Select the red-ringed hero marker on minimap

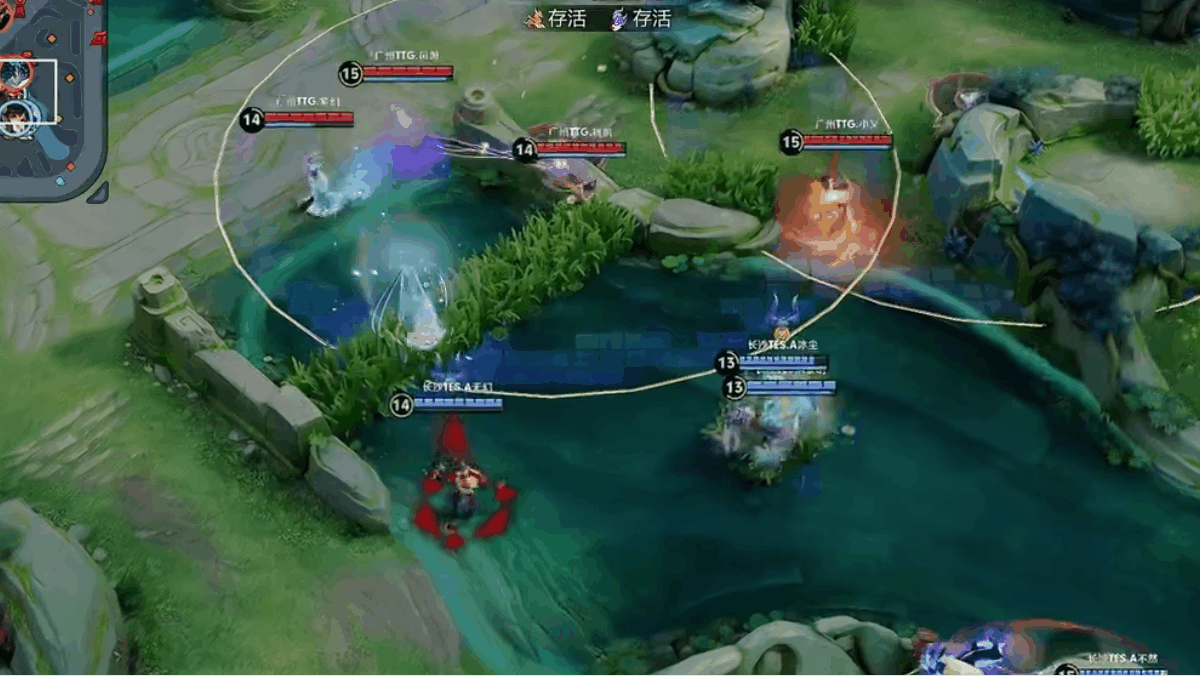(16, 75)
